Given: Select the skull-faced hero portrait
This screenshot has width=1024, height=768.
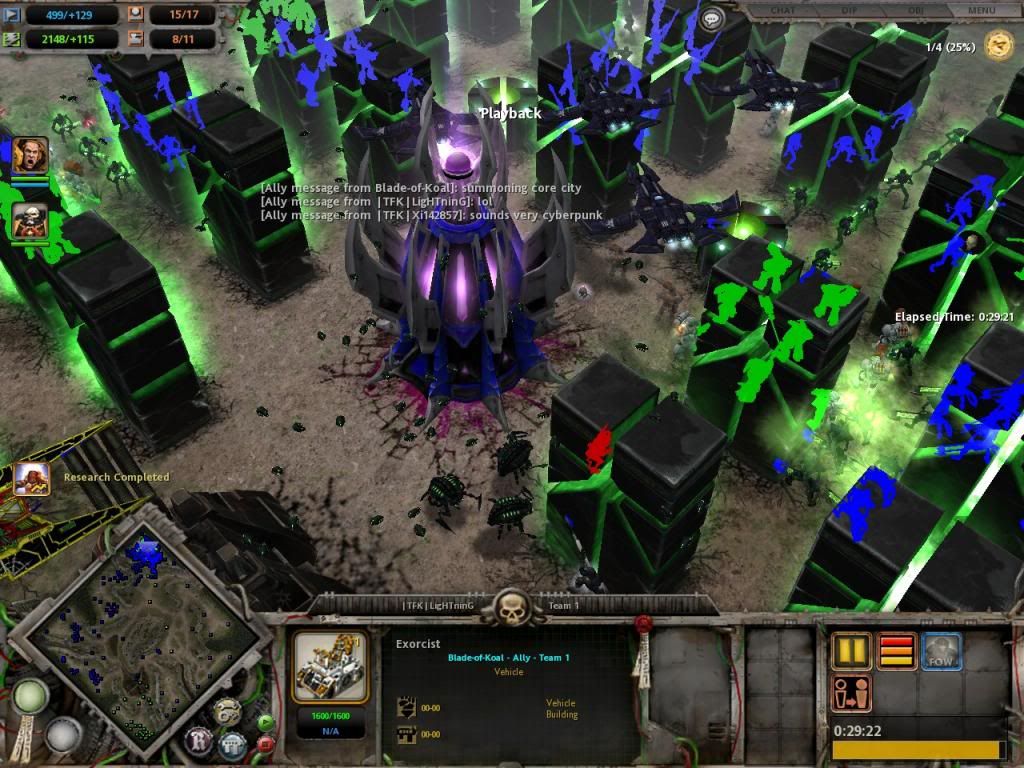Looking at the screenshot, I should click(x=30, y=221).
